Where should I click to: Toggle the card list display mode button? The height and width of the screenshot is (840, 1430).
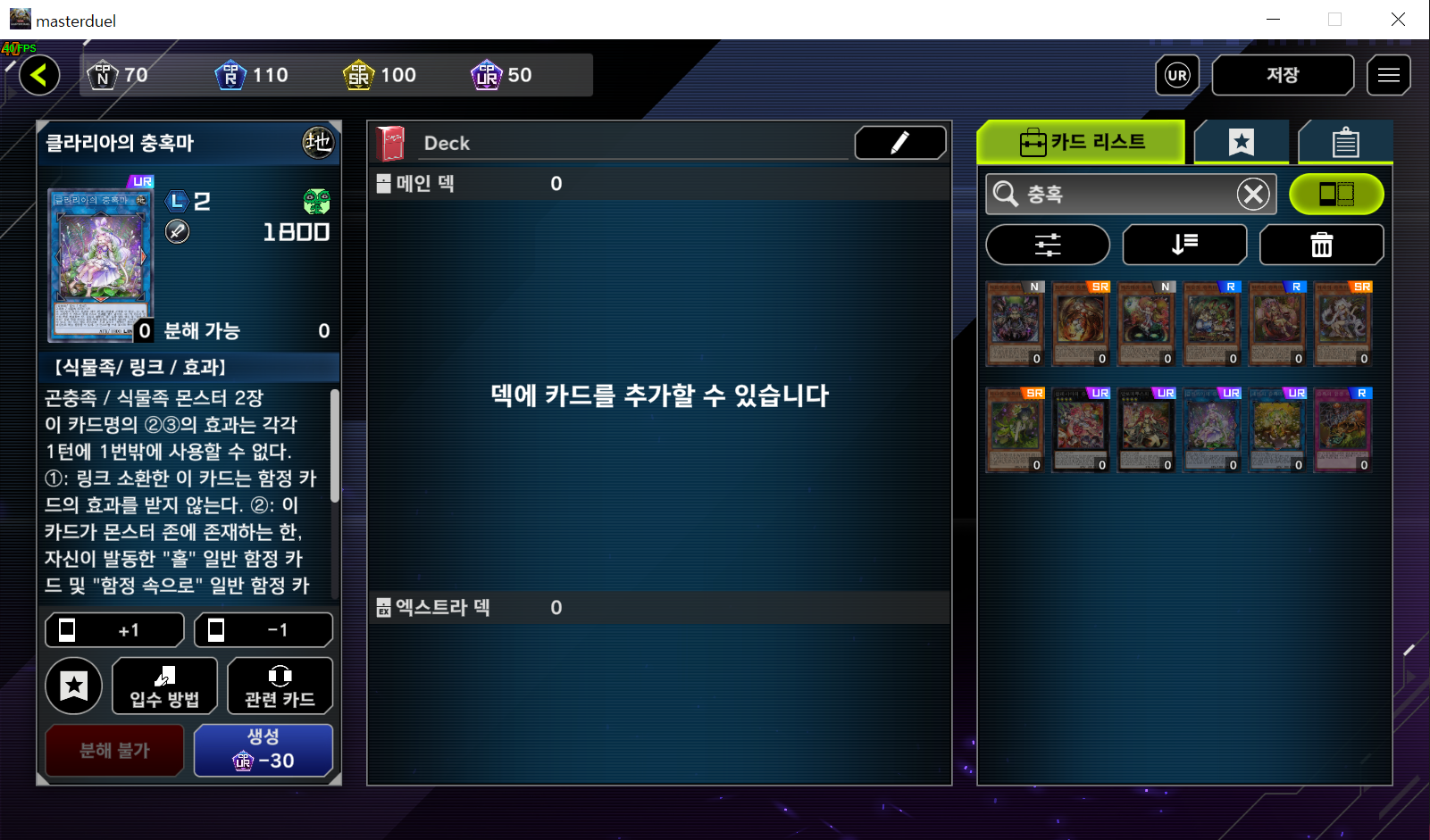coord(1336,194)
